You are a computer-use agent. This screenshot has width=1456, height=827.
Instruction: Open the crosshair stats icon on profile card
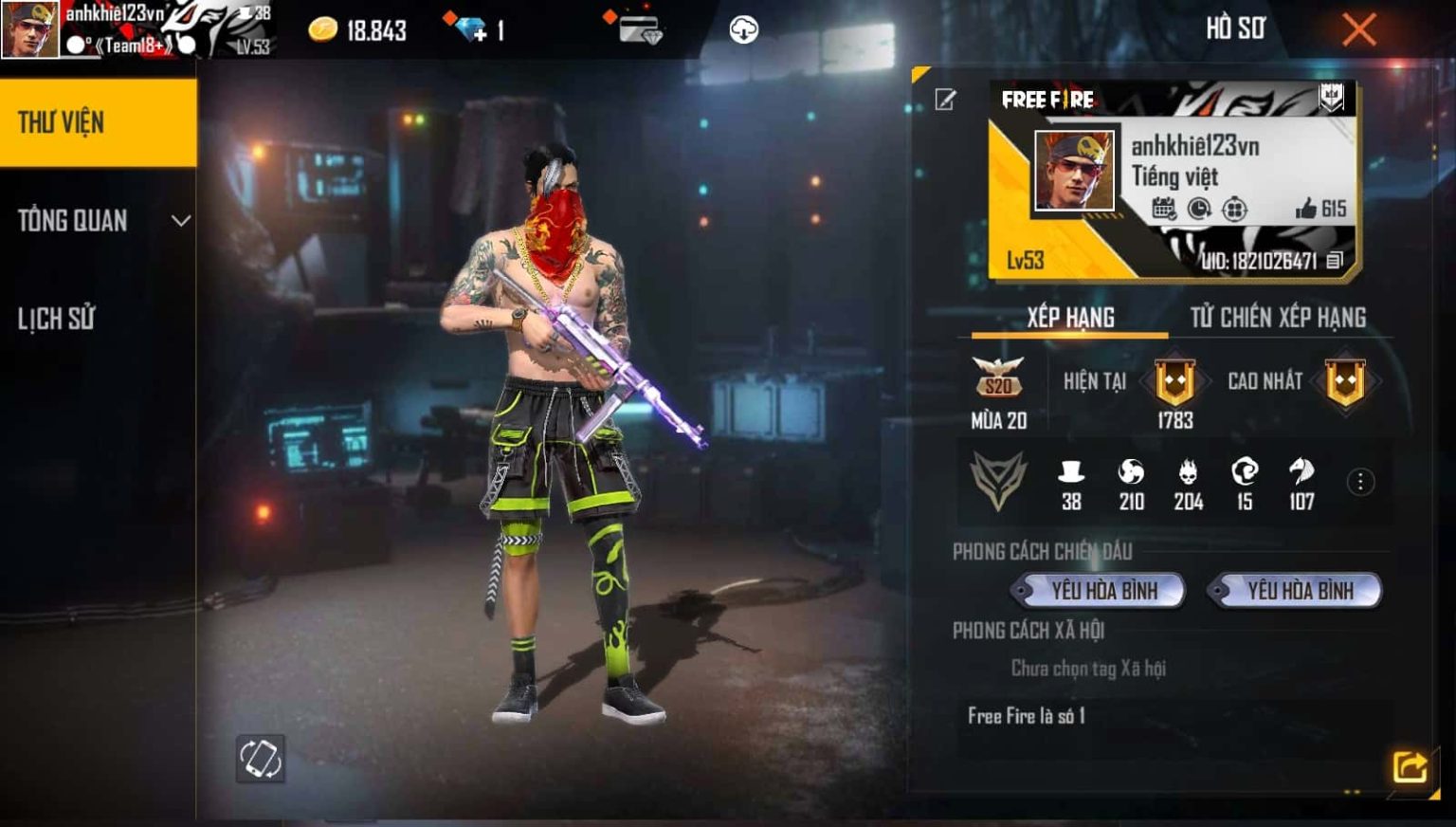(1232, 209)
